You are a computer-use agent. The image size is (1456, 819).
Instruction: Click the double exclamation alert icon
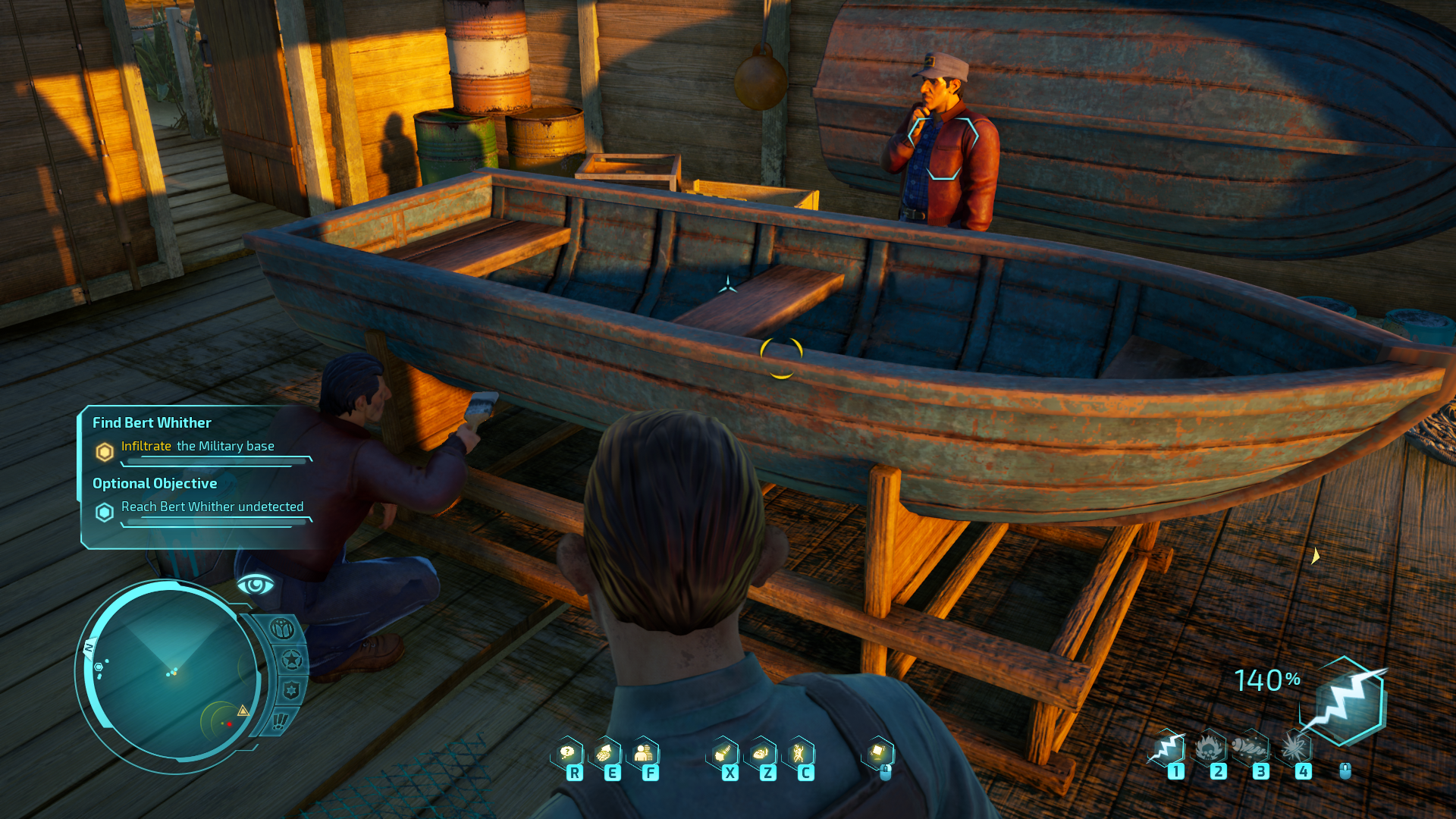pos(279,720)
